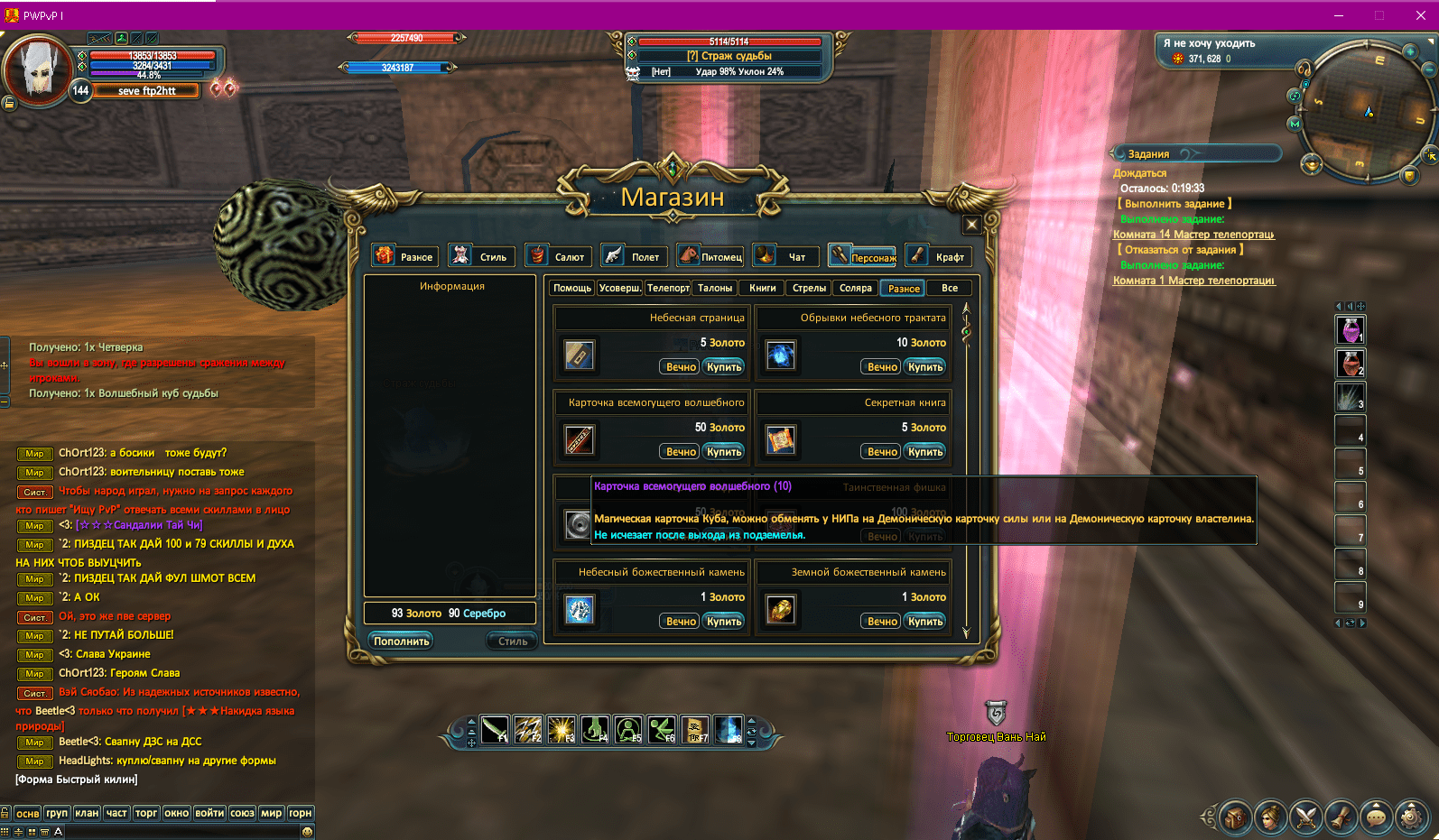Show the Телепорт subcategory

pyautogui.click(x=668, y=288)
